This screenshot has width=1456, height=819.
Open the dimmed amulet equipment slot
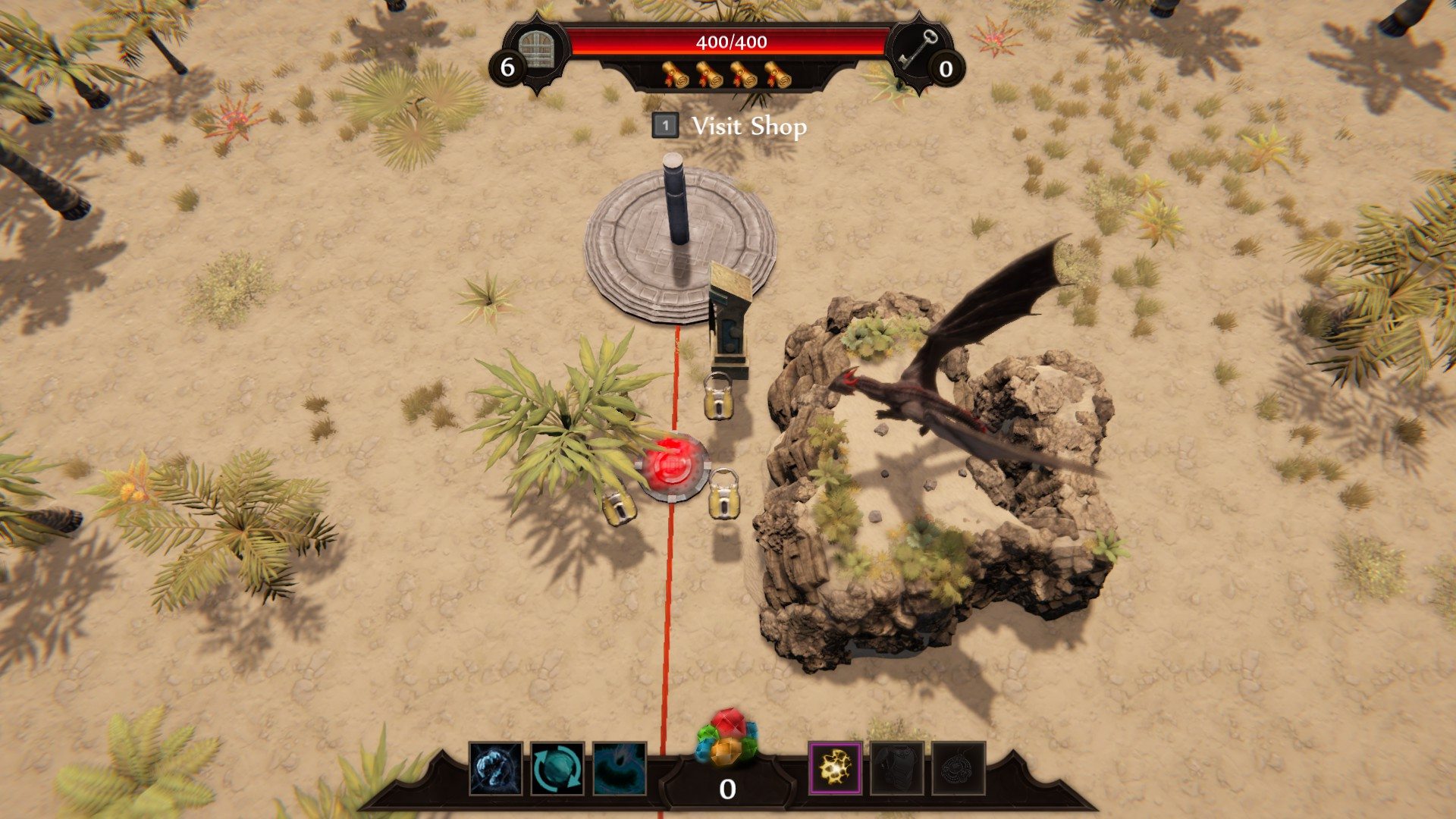959,768
